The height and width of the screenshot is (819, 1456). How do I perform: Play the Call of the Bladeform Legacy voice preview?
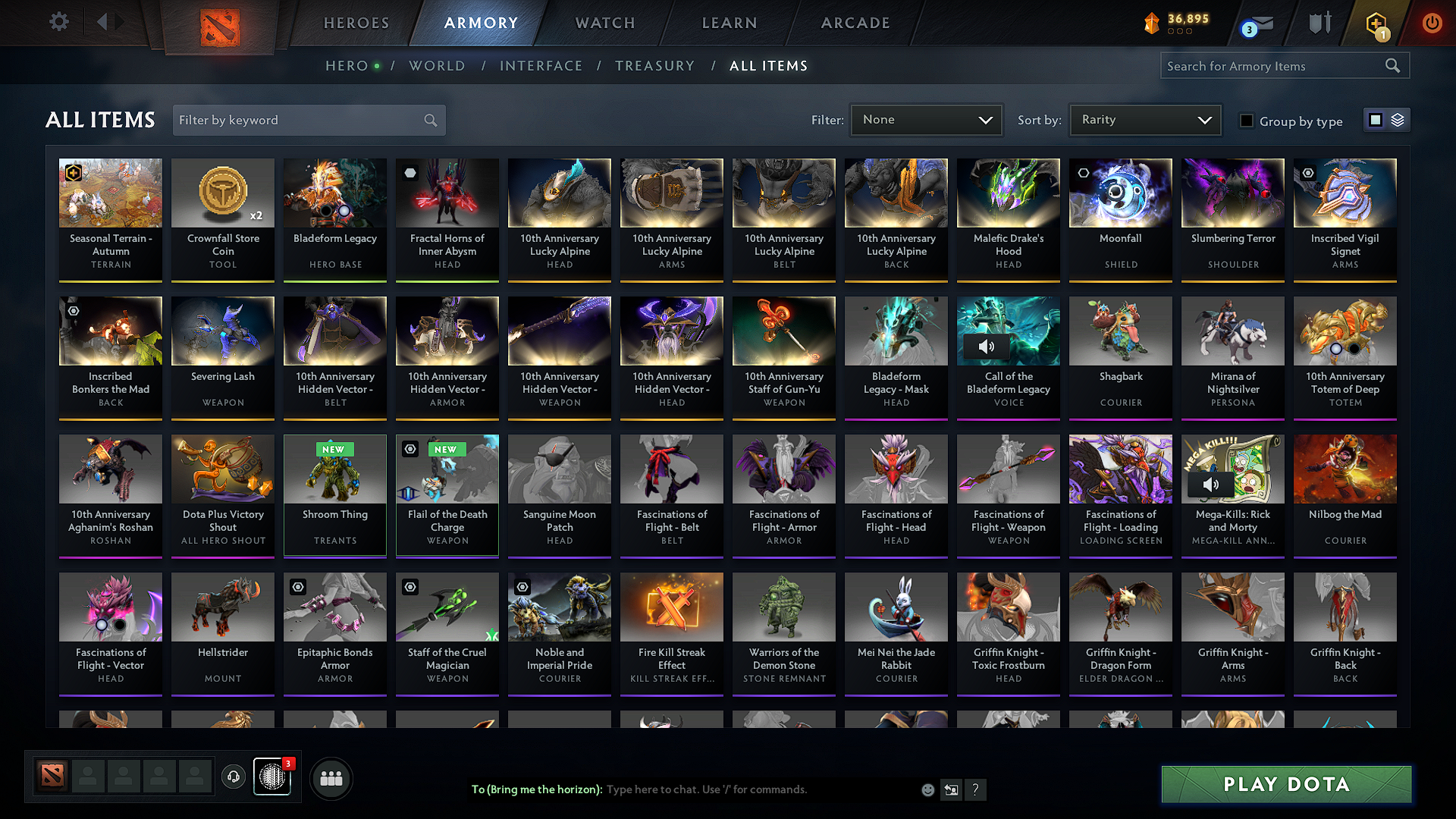(x=988, y=347)
